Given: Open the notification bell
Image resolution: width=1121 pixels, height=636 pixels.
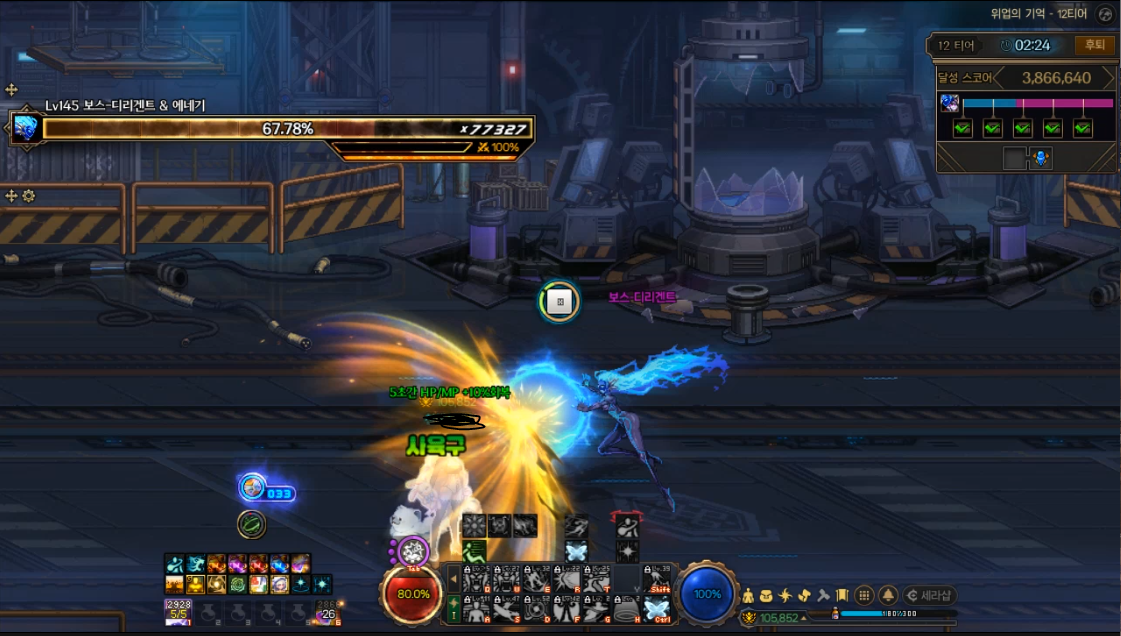Looking at the screenshot, I should coord(888,595).
